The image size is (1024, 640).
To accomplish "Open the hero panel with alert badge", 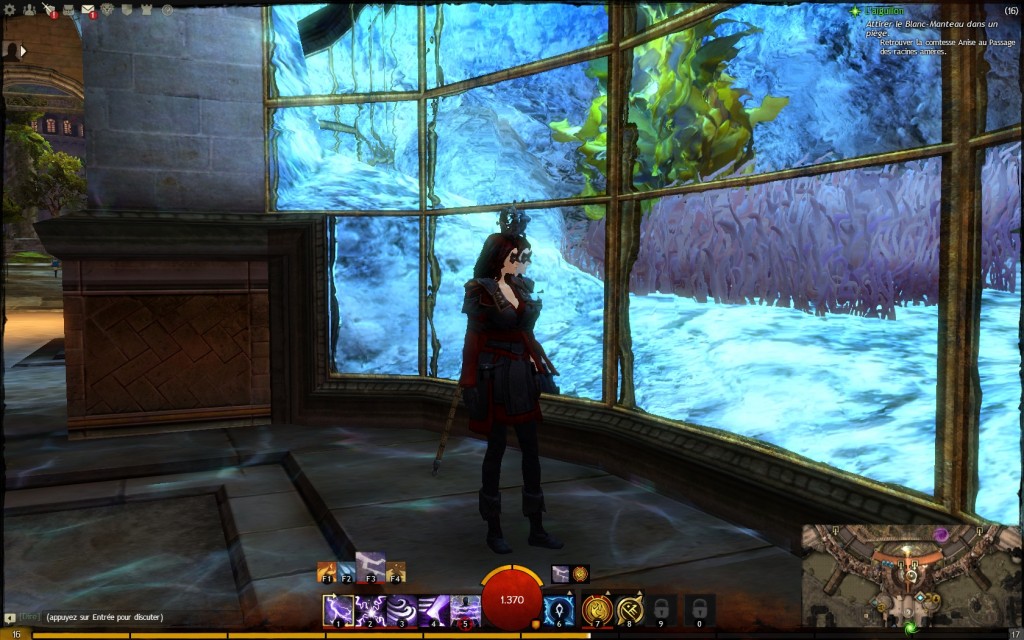I will point(48,10).
